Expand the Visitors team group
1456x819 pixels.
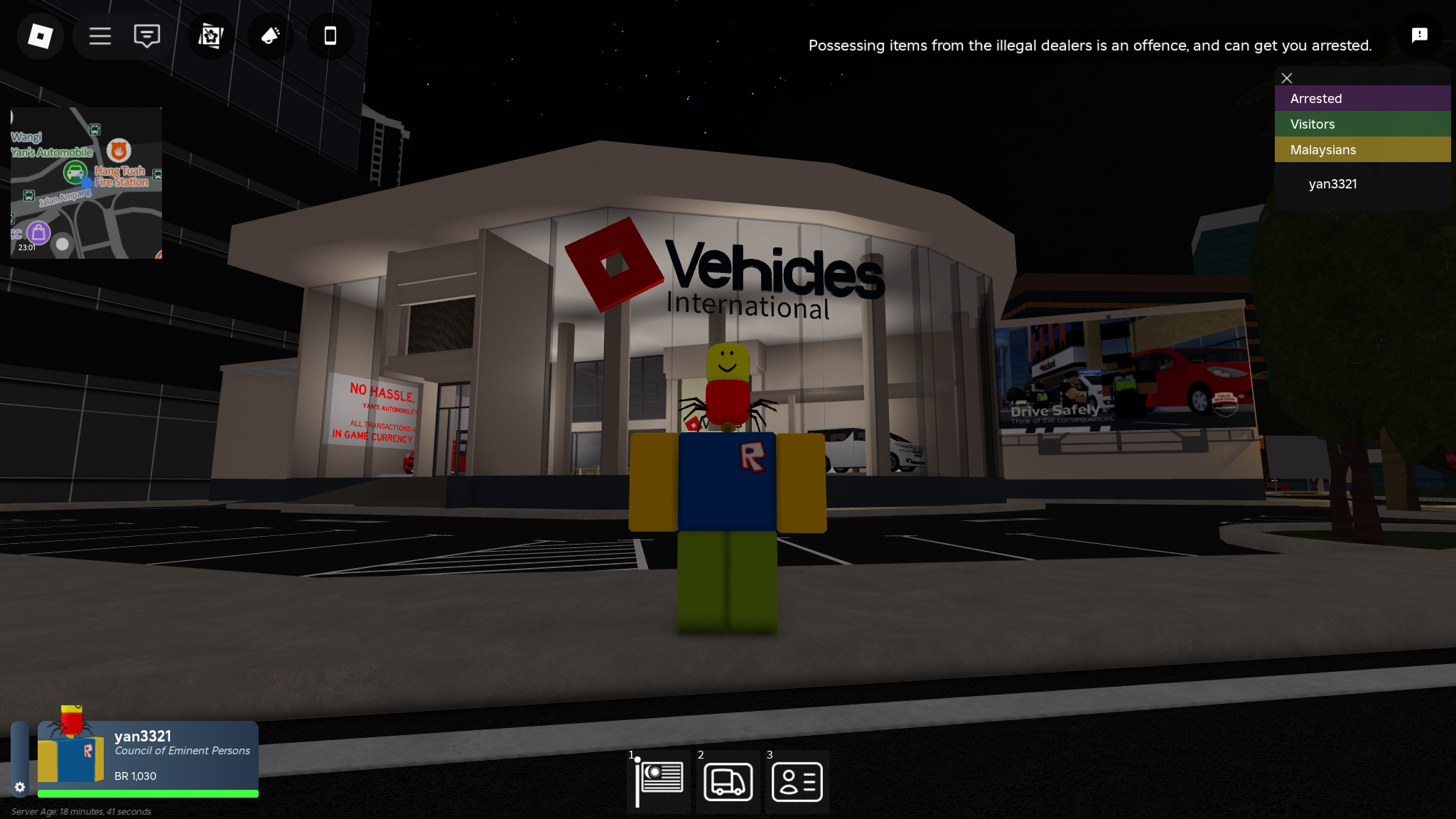pyautogui.click(x=1362, y=124)
